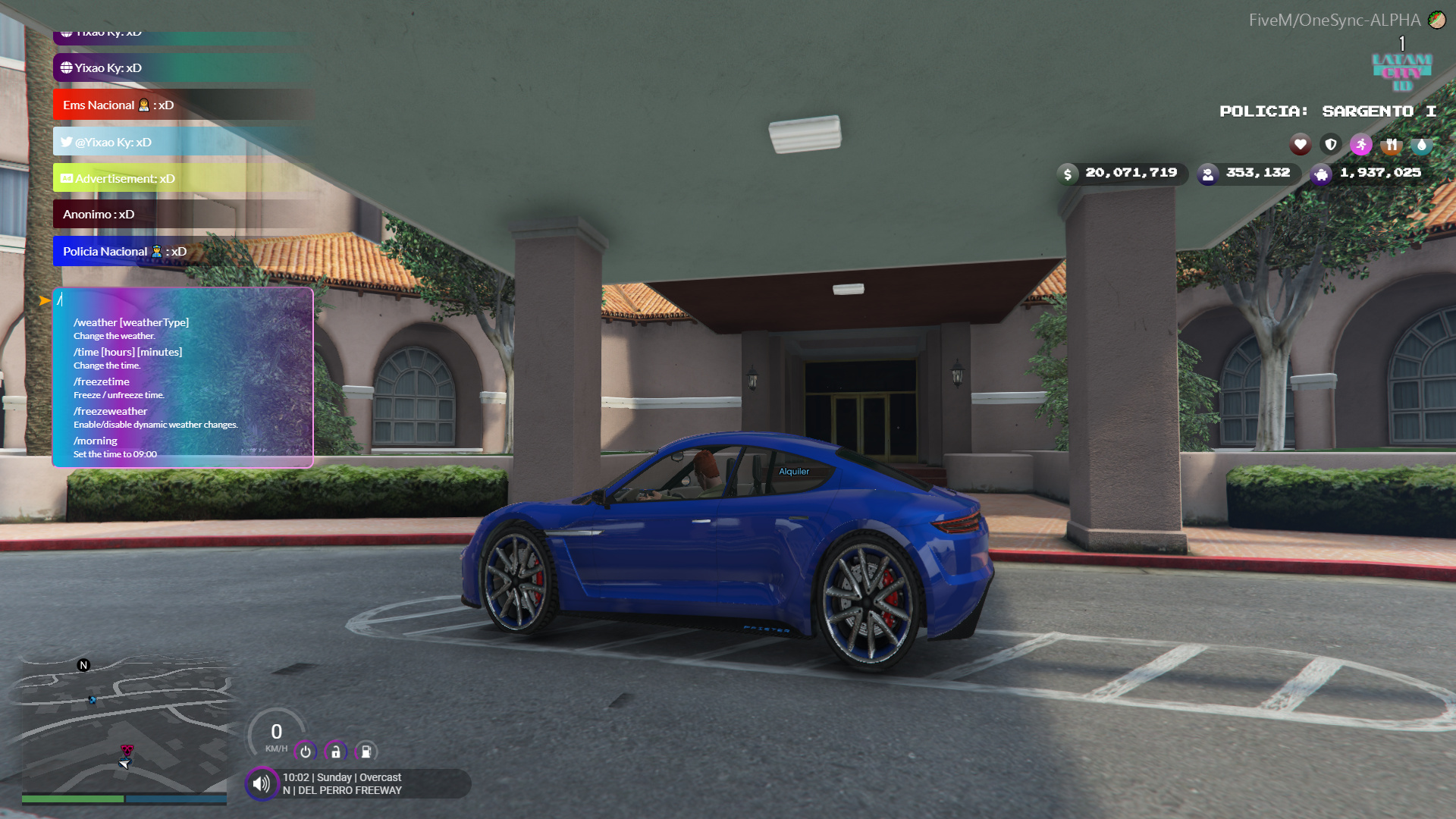Select the /morning command suggestion
Viewport: 1456px width, 819px height.
click(96, 441)
